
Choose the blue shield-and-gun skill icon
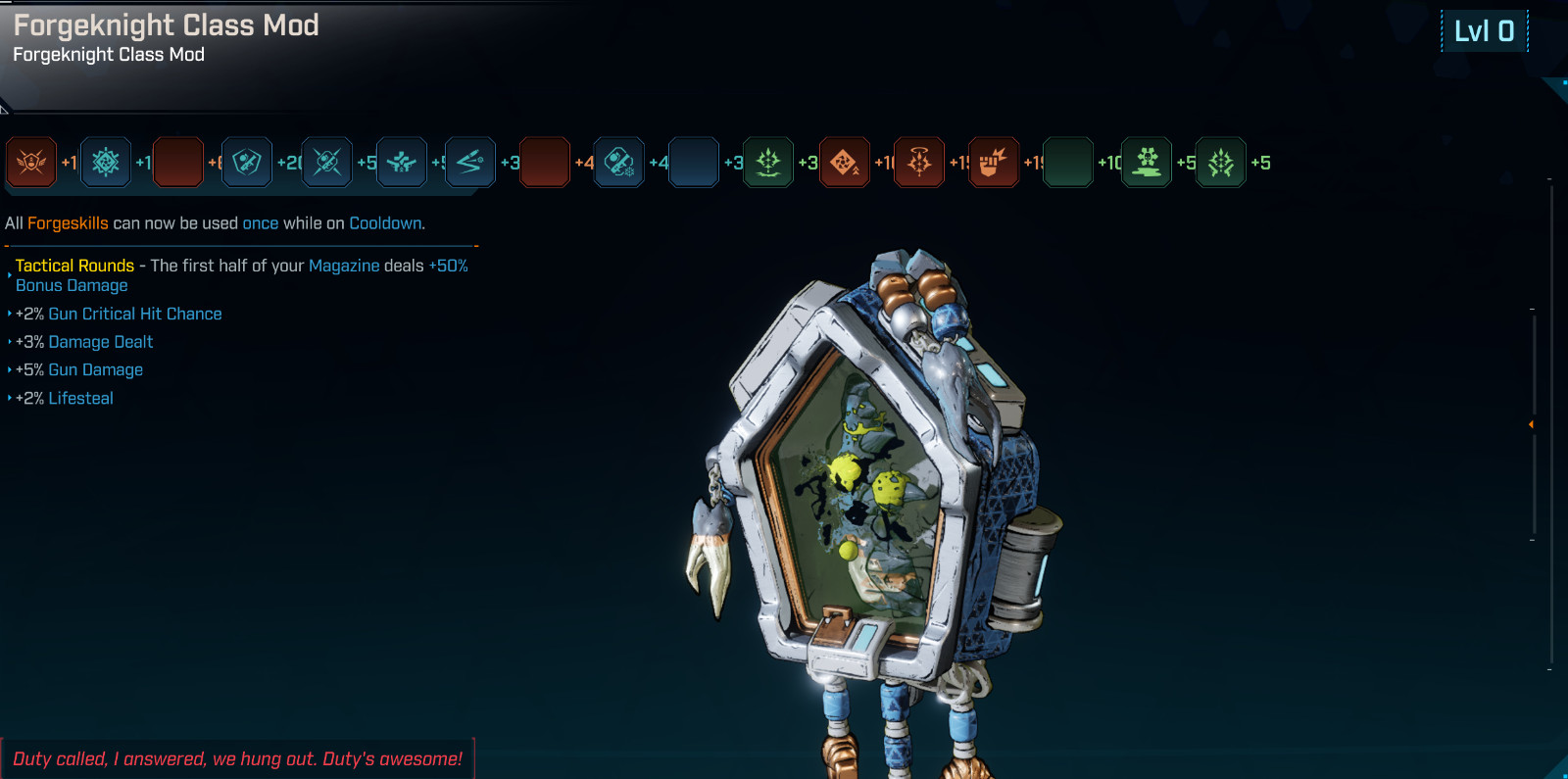pyautogui.click(x=247, y=163)
